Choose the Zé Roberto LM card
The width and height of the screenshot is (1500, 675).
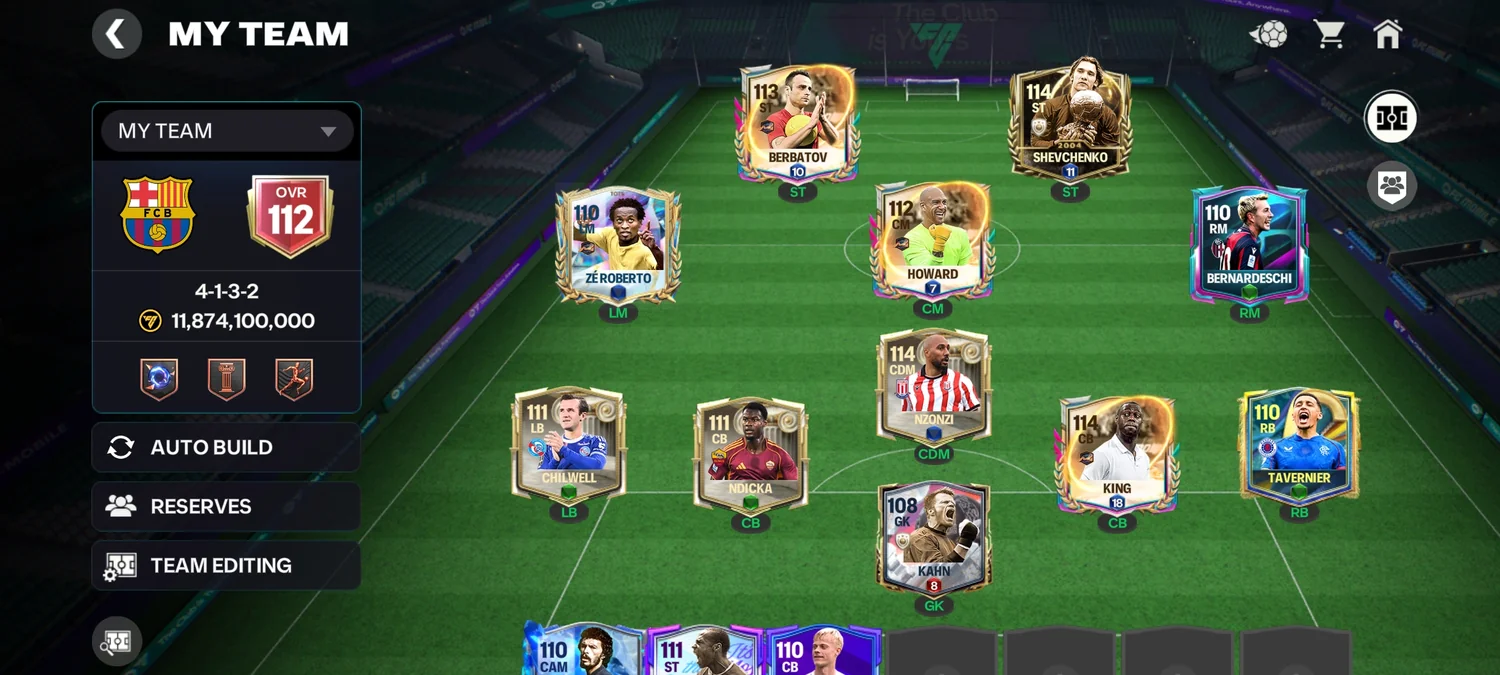click(x=618, y=243)
